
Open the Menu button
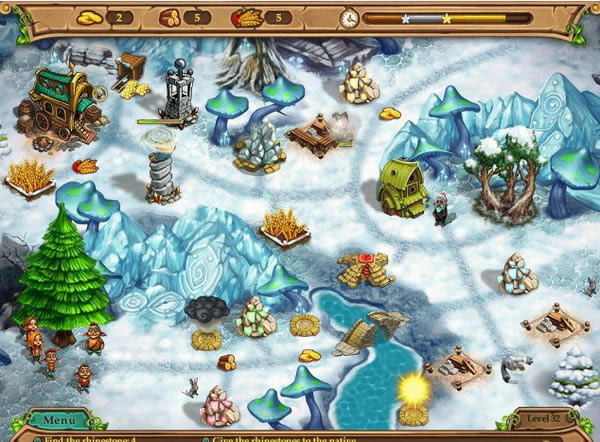tap(58, 420)
